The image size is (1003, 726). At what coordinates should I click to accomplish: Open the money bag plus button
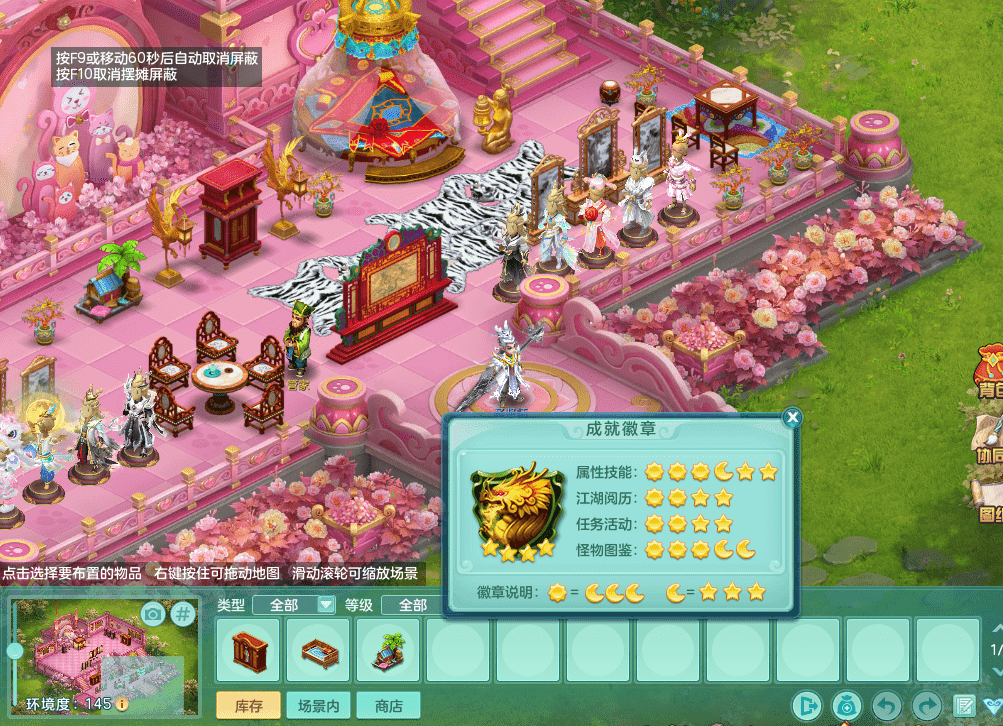pyautogui.click(x=846, y=706)
